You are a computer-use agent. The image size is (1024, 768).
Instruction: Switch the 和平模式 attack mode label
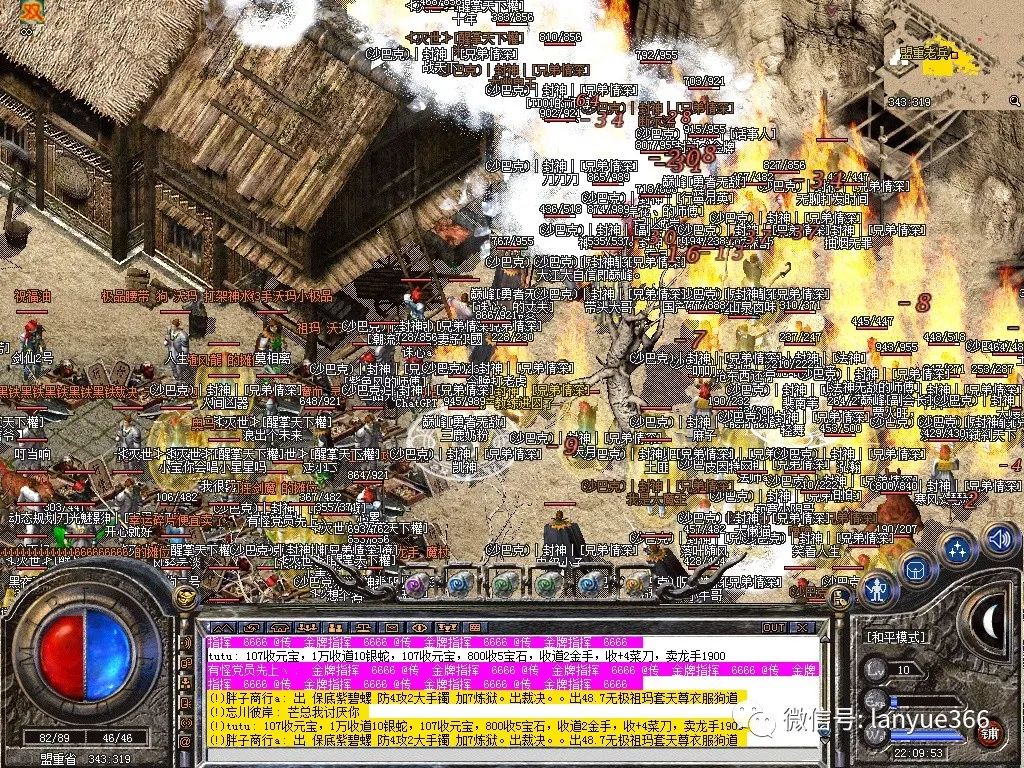pyautogui.click(x=896, y=637)
